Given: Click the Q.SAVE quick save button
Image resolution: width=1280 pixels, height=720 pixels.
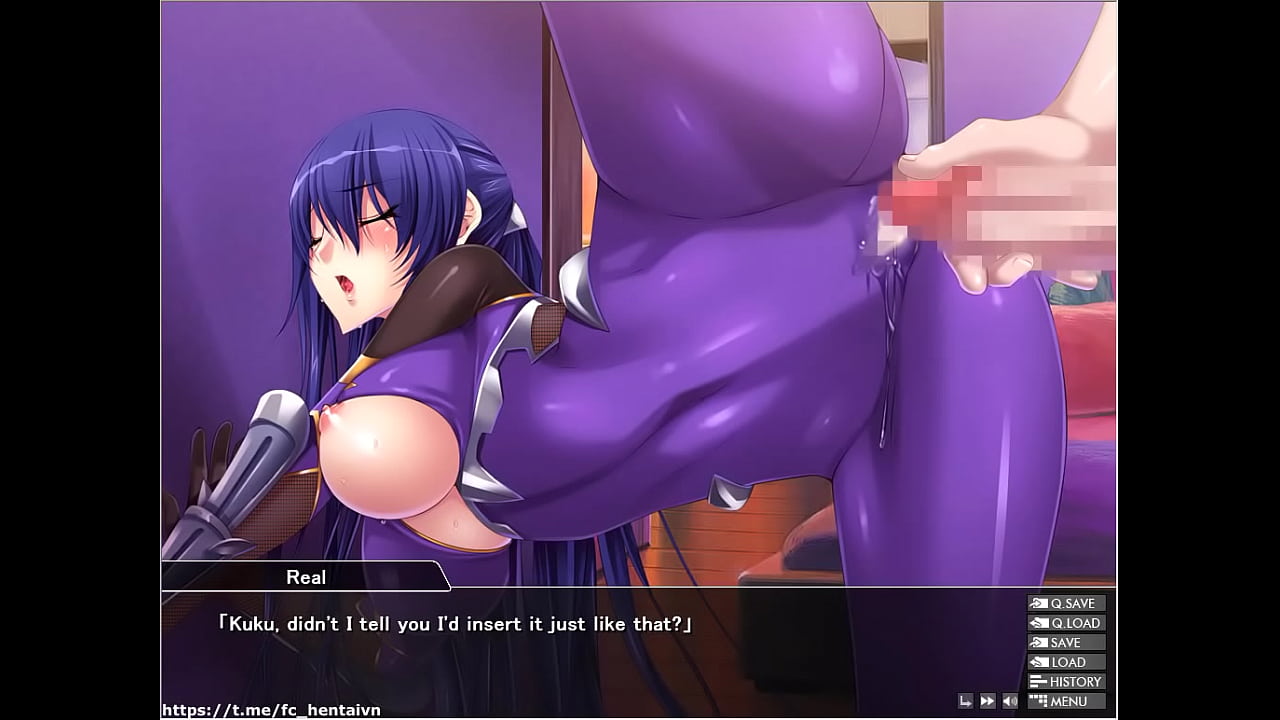Looking at the screenshot, I should [x=1066, y=603].
